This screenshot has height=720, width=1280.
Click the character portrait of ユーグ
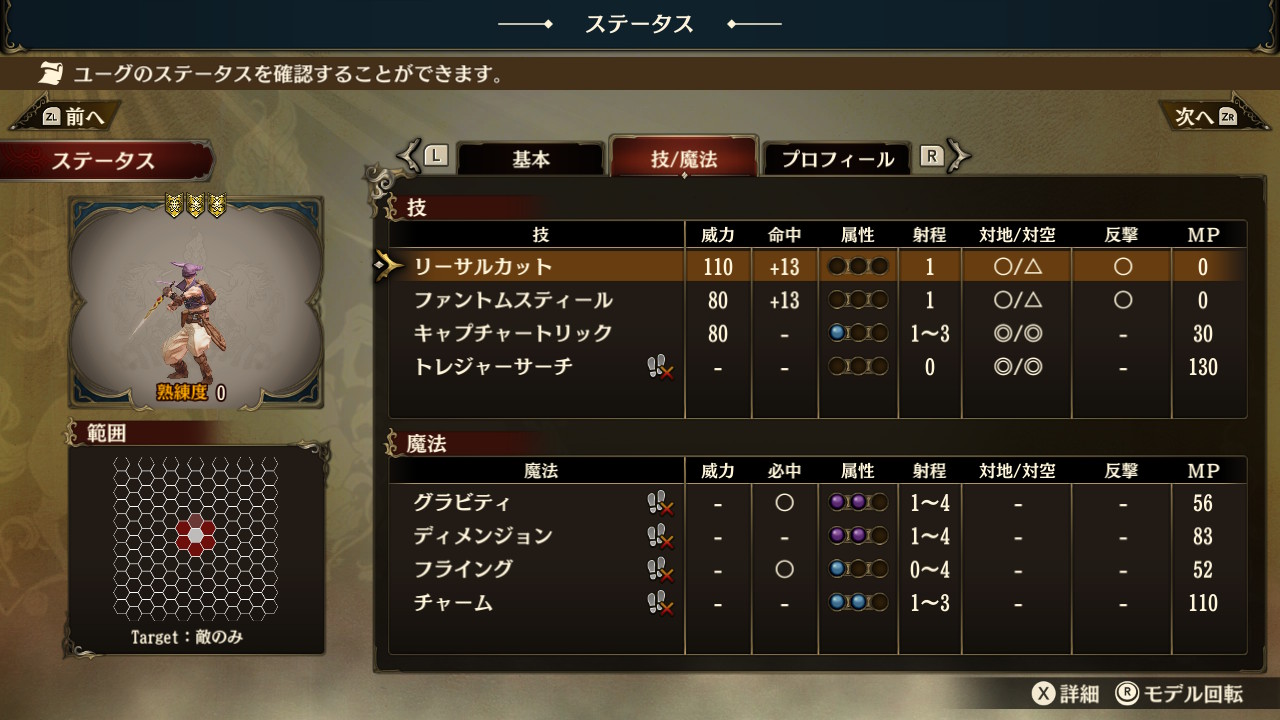pos(196,302)
